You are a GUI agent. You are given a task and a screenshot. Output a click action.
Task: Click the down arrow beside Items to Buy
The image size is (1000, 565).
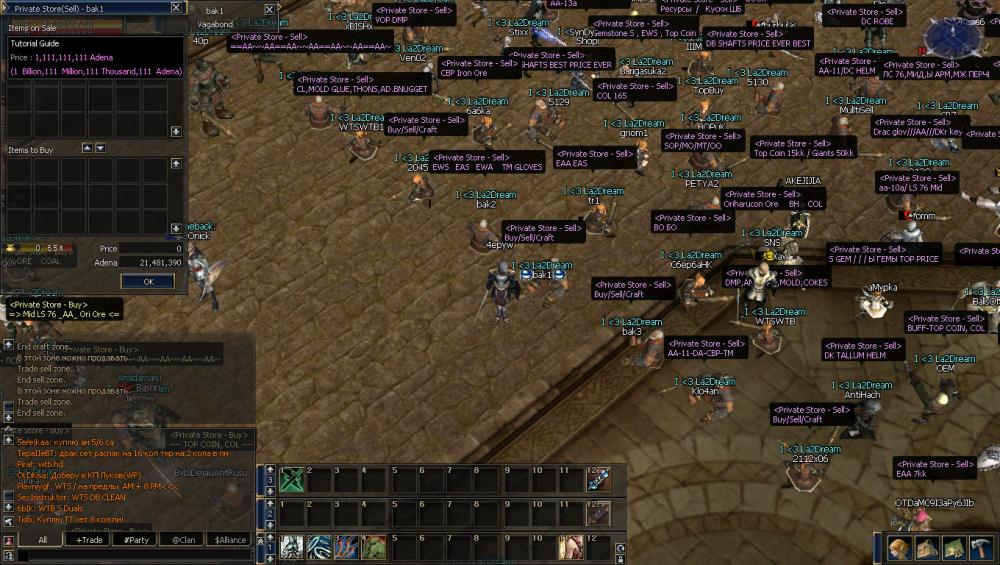100,149
